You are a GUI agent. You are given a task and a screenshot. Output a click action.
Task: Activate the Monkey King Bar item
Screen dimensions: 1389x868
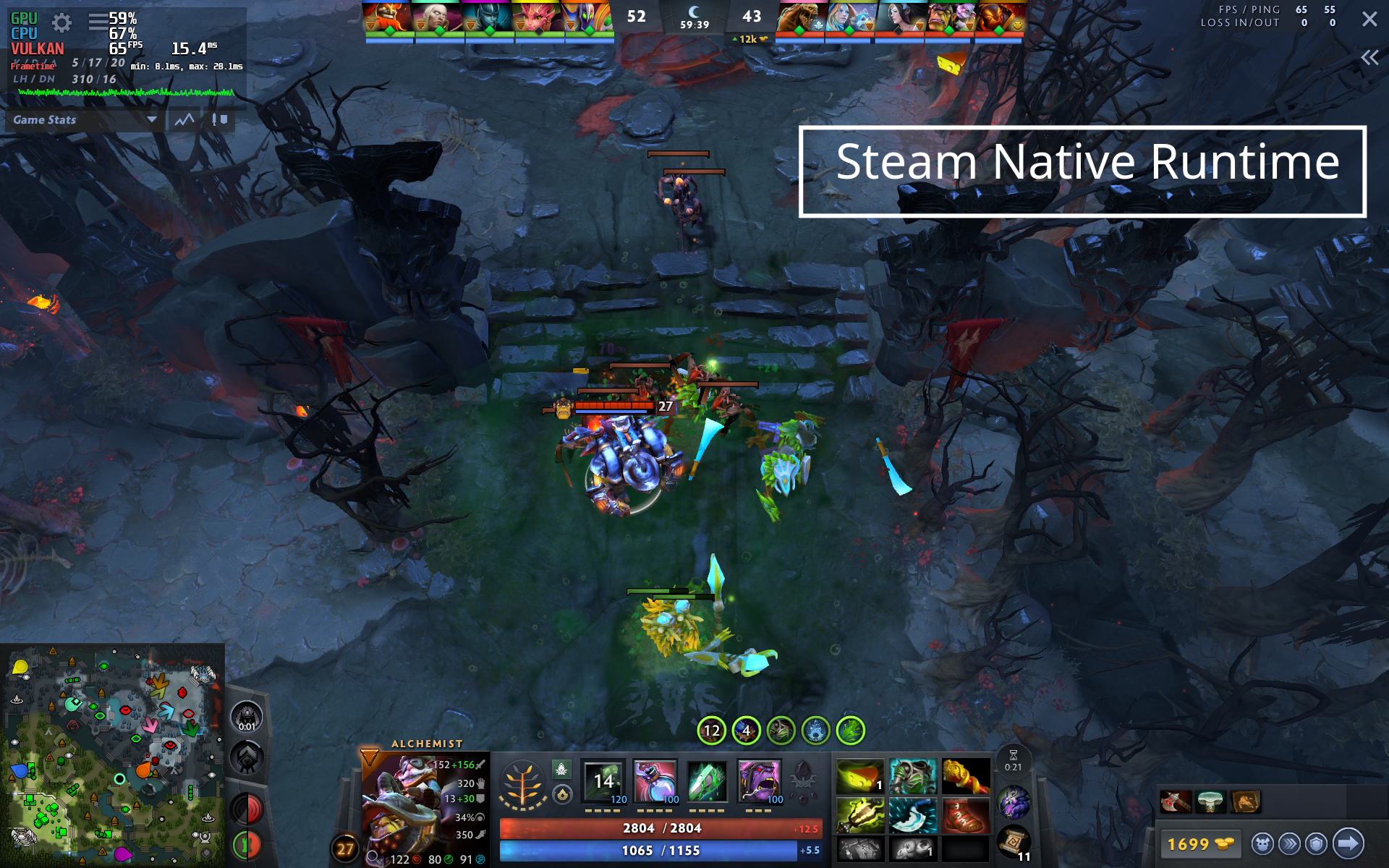coord(965,776)
